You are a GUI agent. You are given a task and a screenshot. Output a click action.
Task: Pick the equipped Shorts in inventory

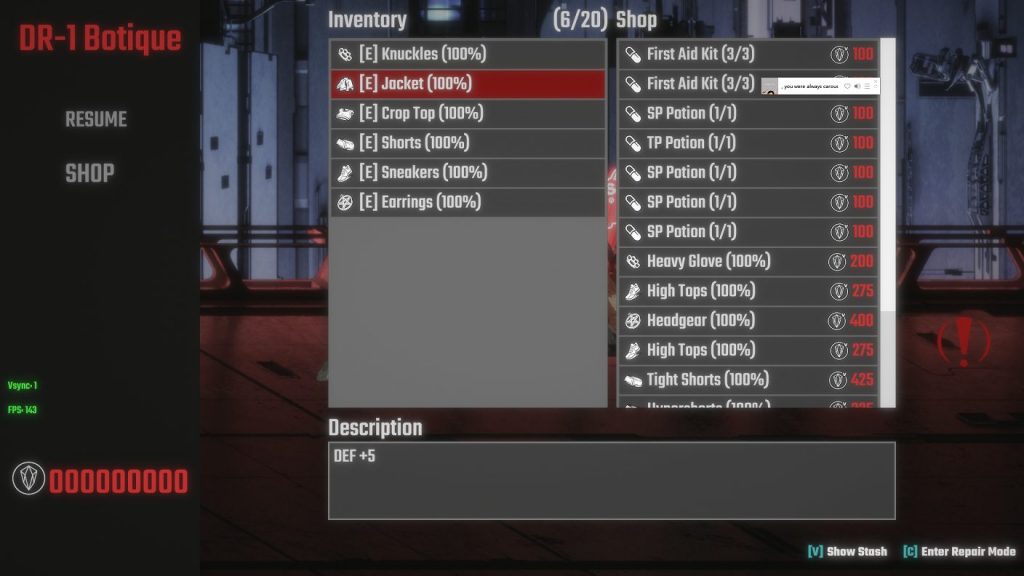coord(467,143)
